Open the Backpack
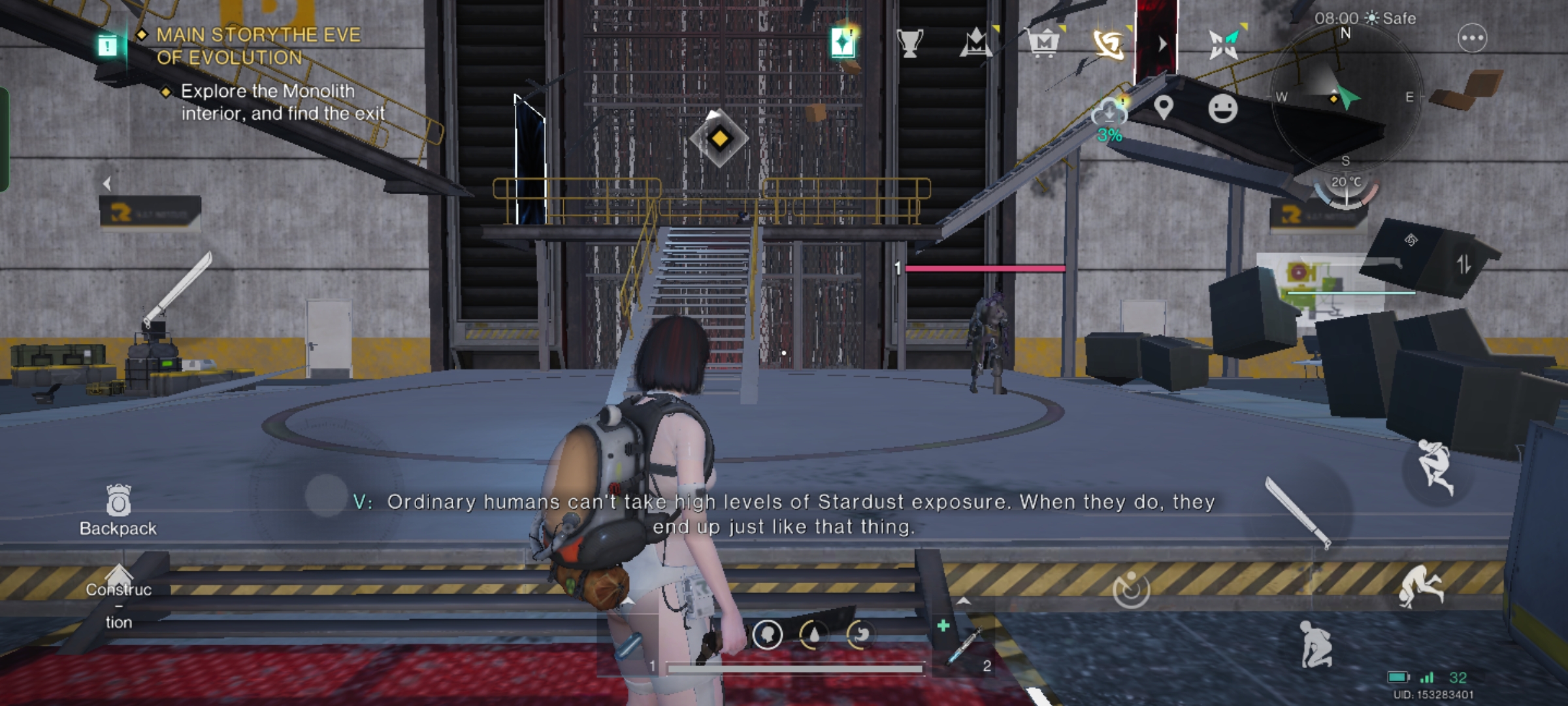Screen dimensions: 1568x706 click(x=118, y=511)
